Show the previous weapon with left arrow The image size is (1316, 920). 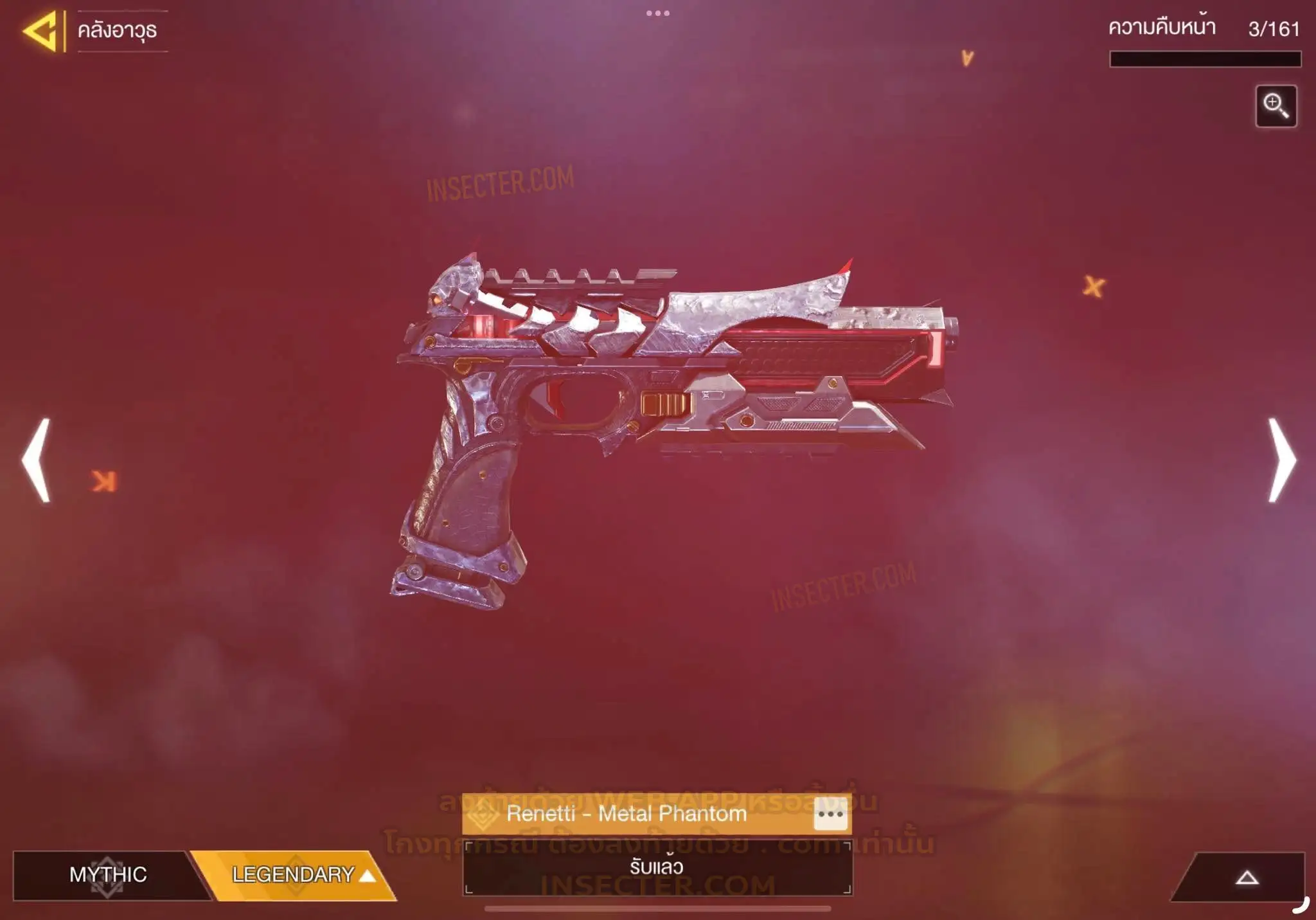pyautogui.click(x=37, y=460)
